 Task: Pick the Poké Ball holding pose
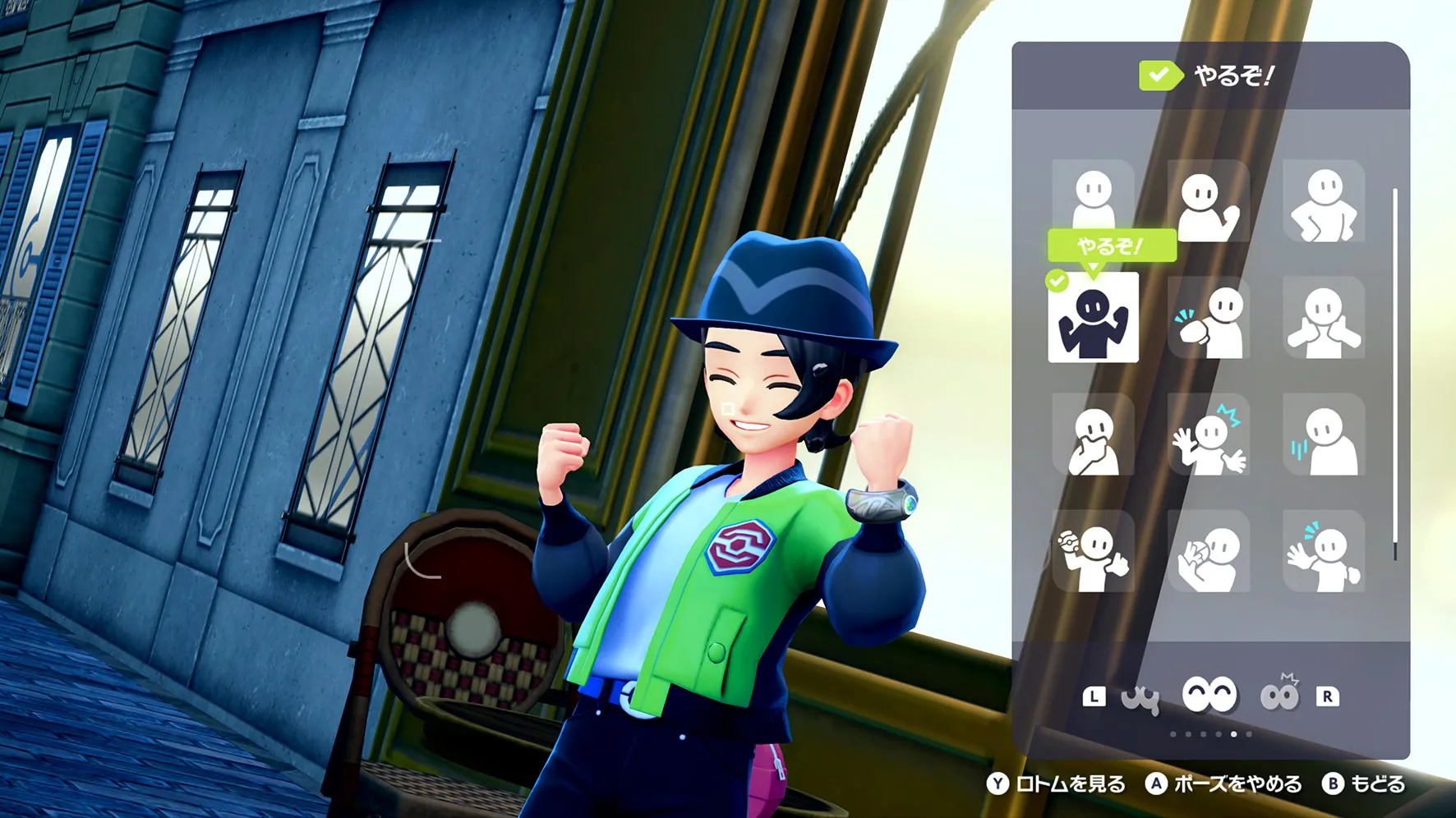(1093, 551)
